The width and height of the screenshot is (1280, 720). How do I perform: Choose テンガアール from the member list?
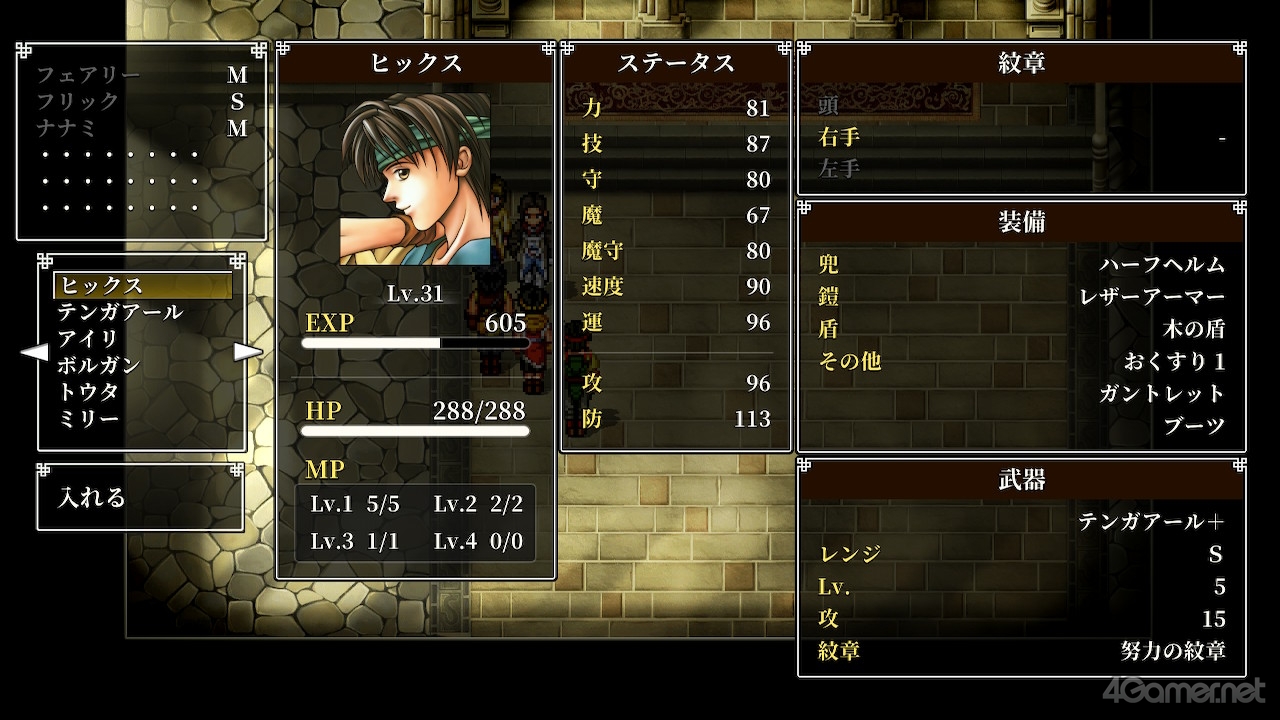pyautogui.click(x=120, y=312)
